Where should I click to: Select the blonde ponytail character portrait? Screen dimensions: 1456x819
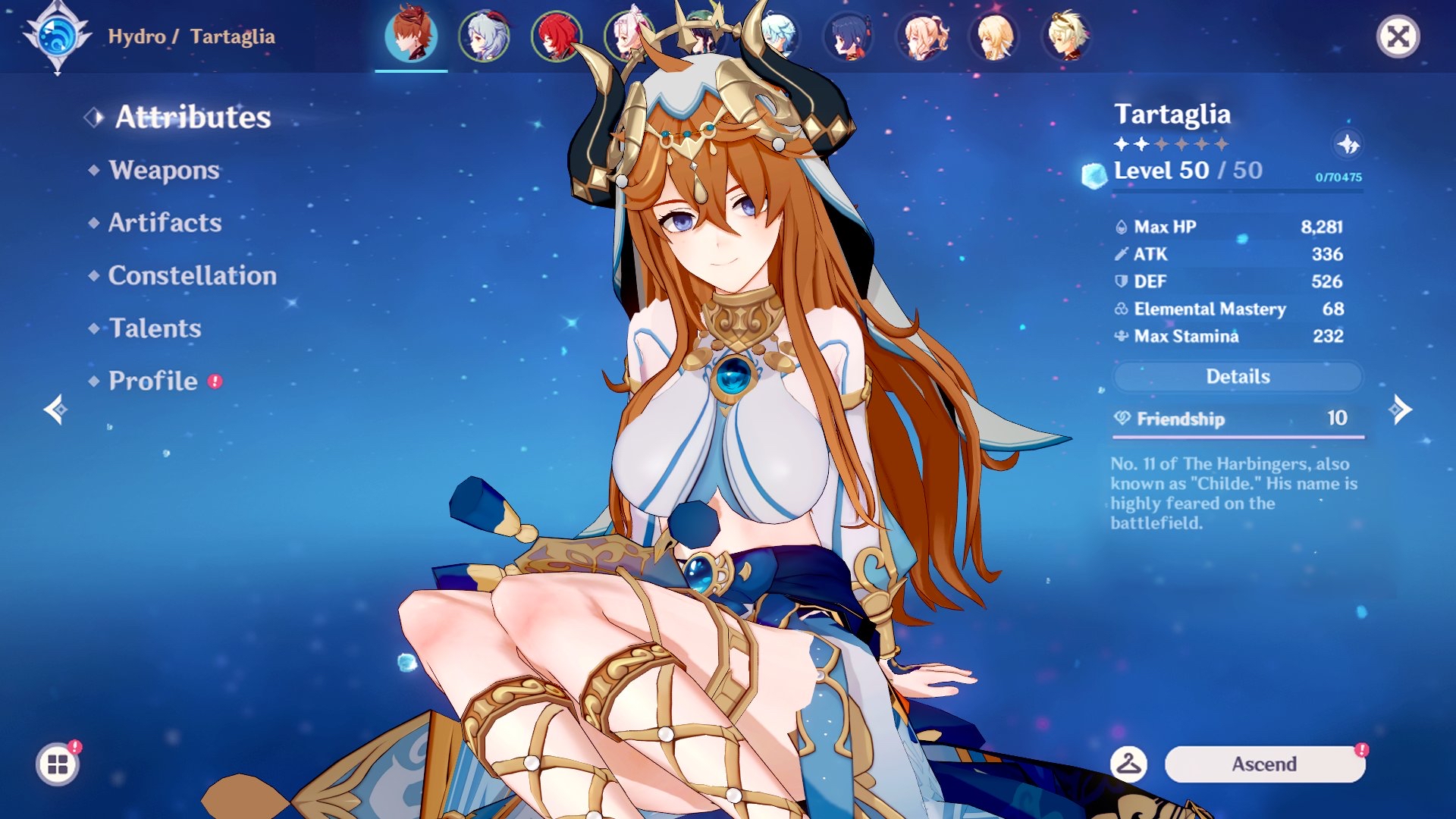[922, 36]
